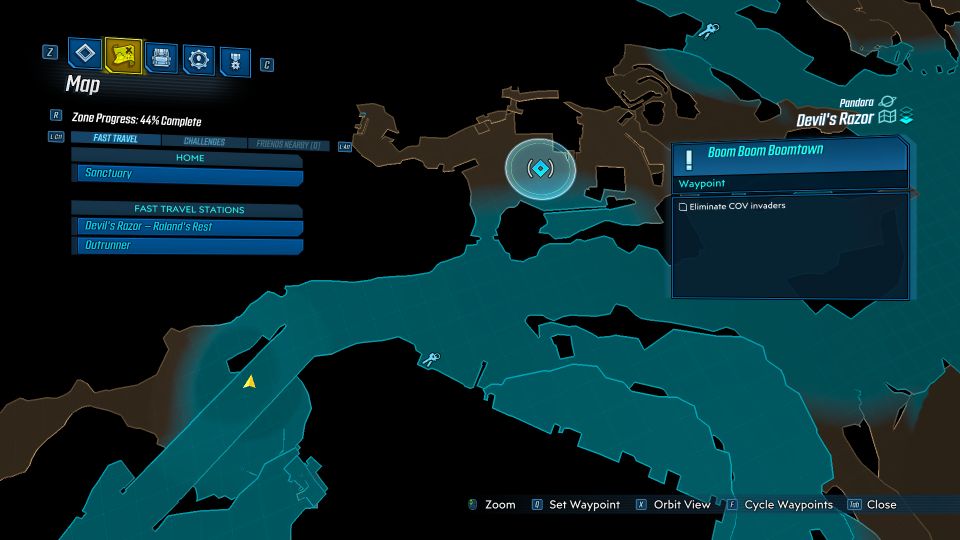This screenshot has height=540, width=960.
Task: Fast travel to Sanctuary
Action: [189, 175]
